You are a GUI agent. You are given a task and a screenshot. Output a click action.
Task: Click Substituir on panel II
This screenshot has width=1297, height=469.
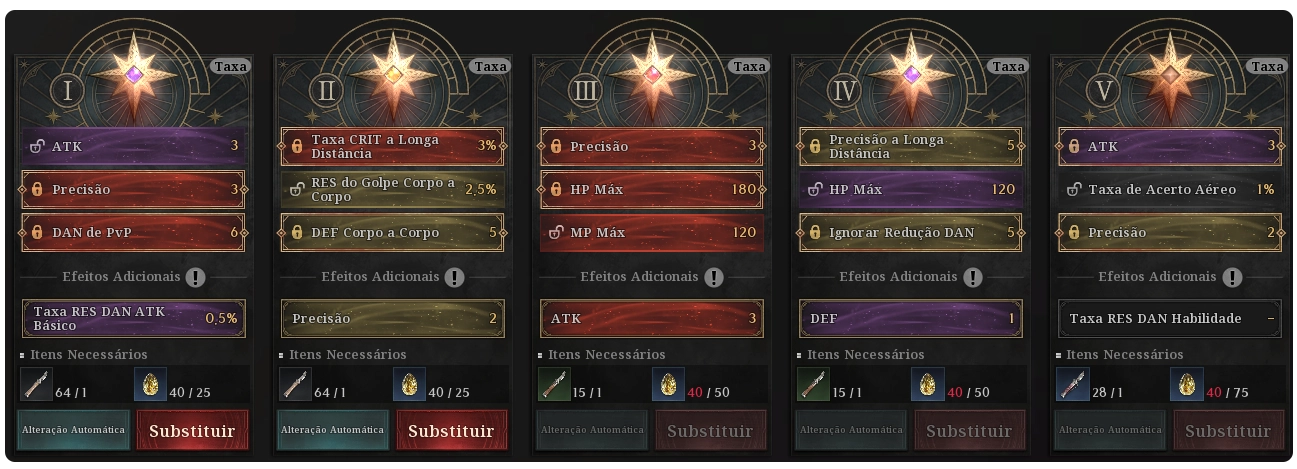pyautogui.click(x=451, y=430)
